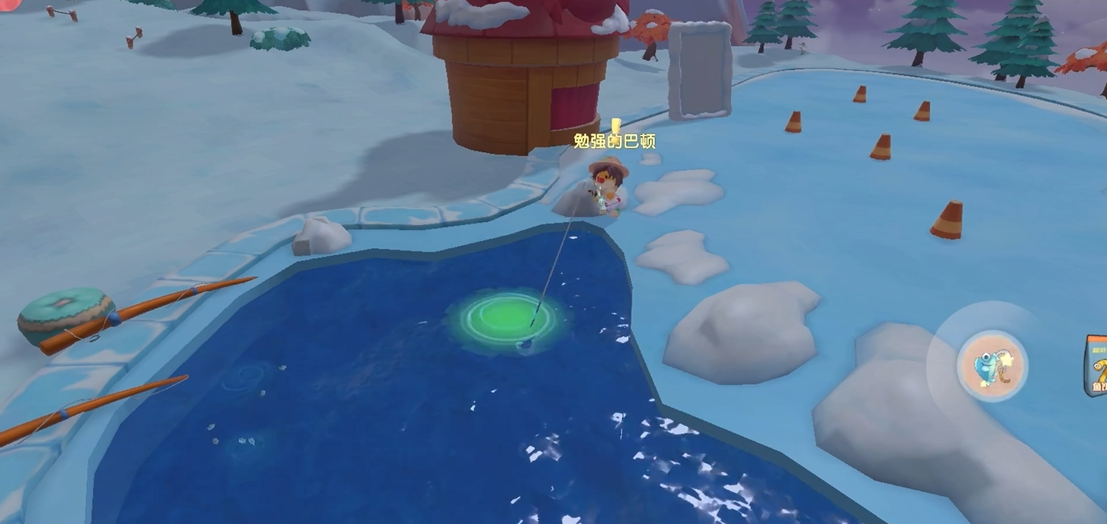Tap the round fish-on-hook fishing button
1107x524 pixels.
click(990, 367)
